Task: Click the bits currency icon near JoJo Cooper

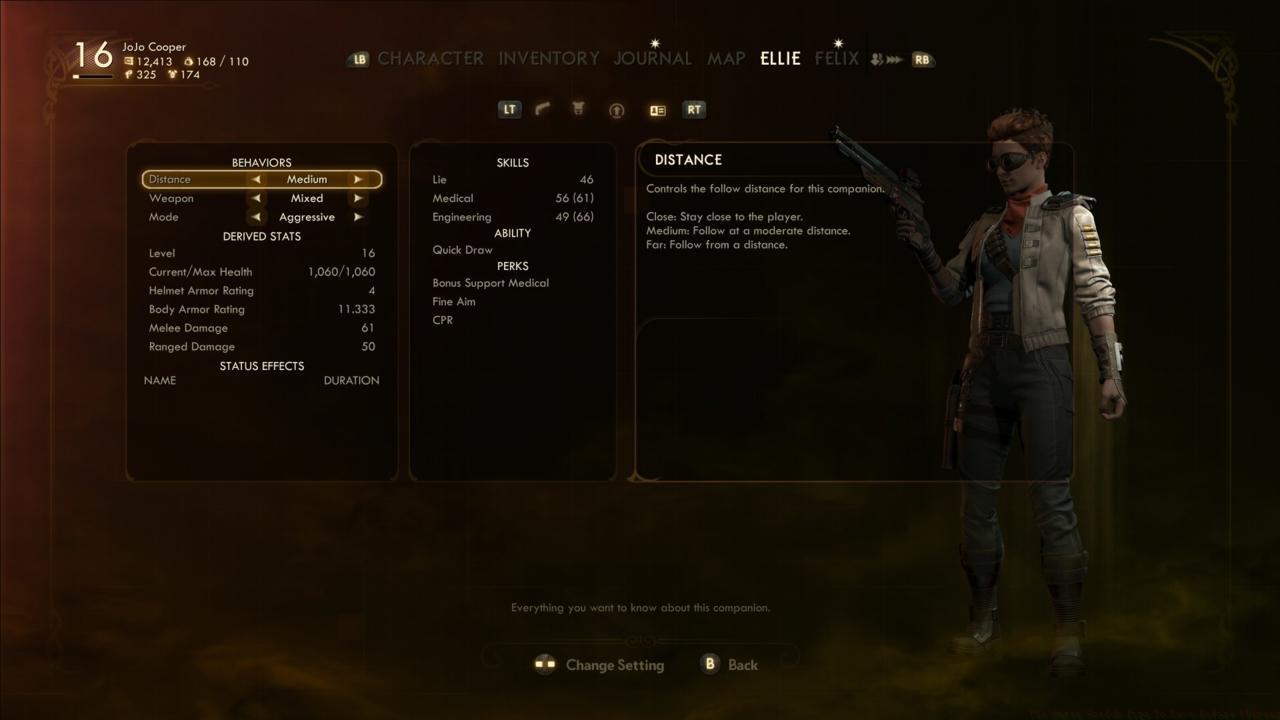Action: click(x=129, y=61)
